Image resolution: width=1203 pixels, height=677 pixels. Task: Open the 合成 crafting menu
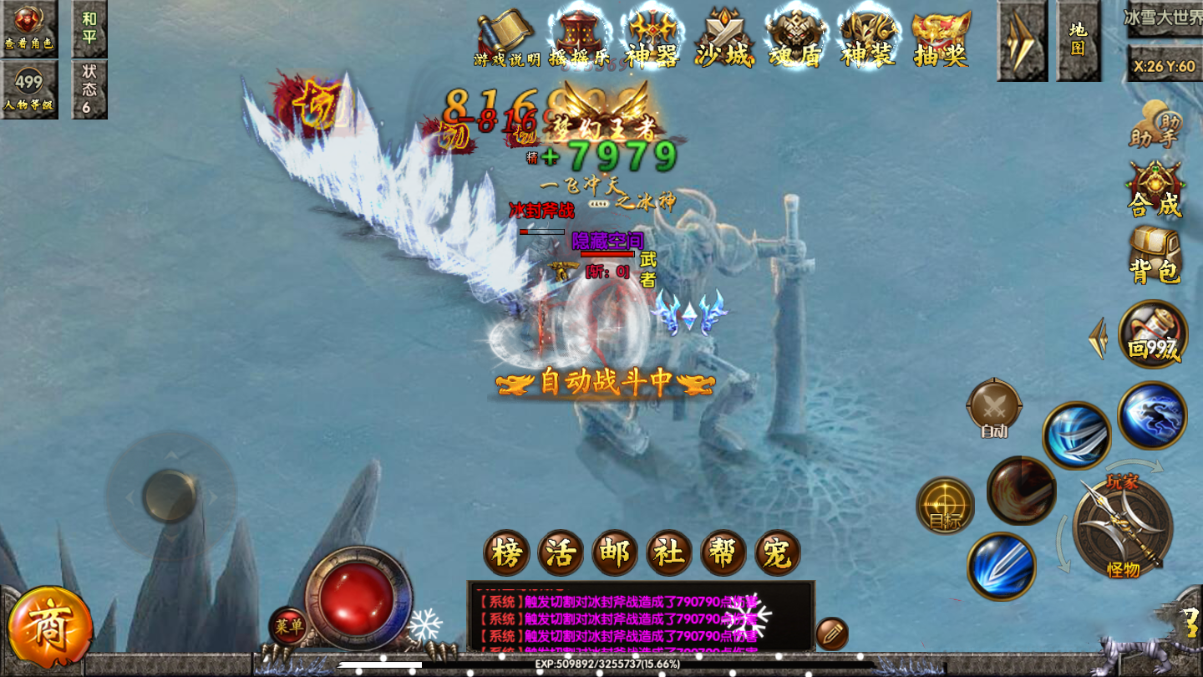[x=1155, y=190]
